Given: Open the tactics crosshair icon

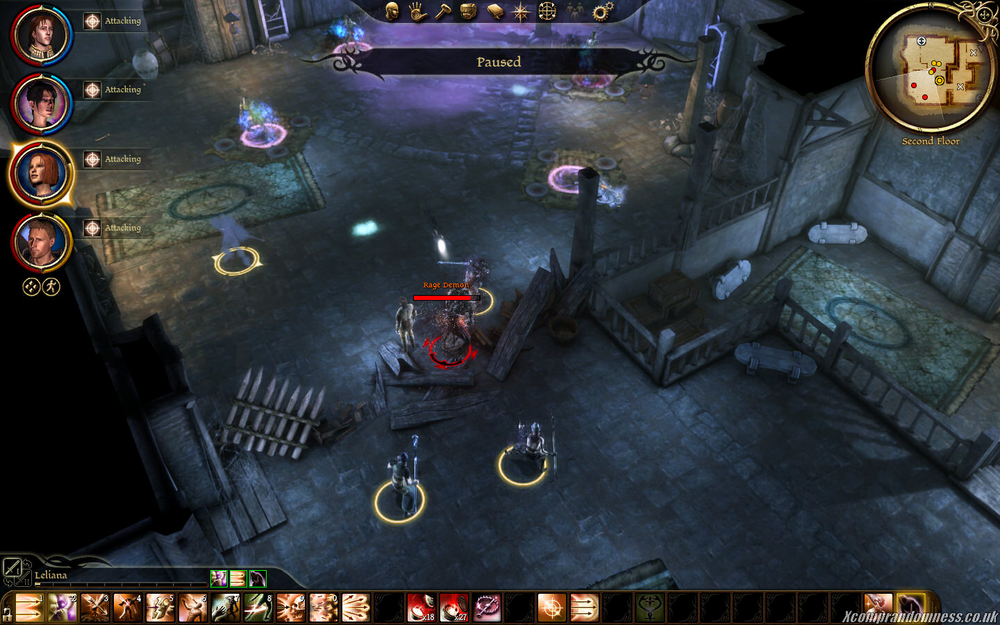Looking at the screenshot, I should click(x=547, y=12).
